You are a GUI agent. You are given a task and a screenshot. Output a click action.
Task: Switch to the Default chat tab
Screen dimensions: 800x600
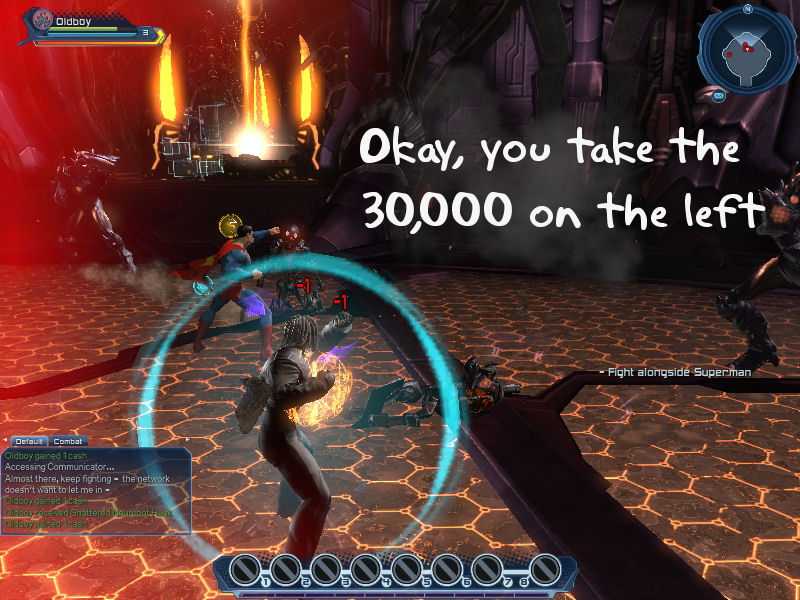(x=29, y=440)
